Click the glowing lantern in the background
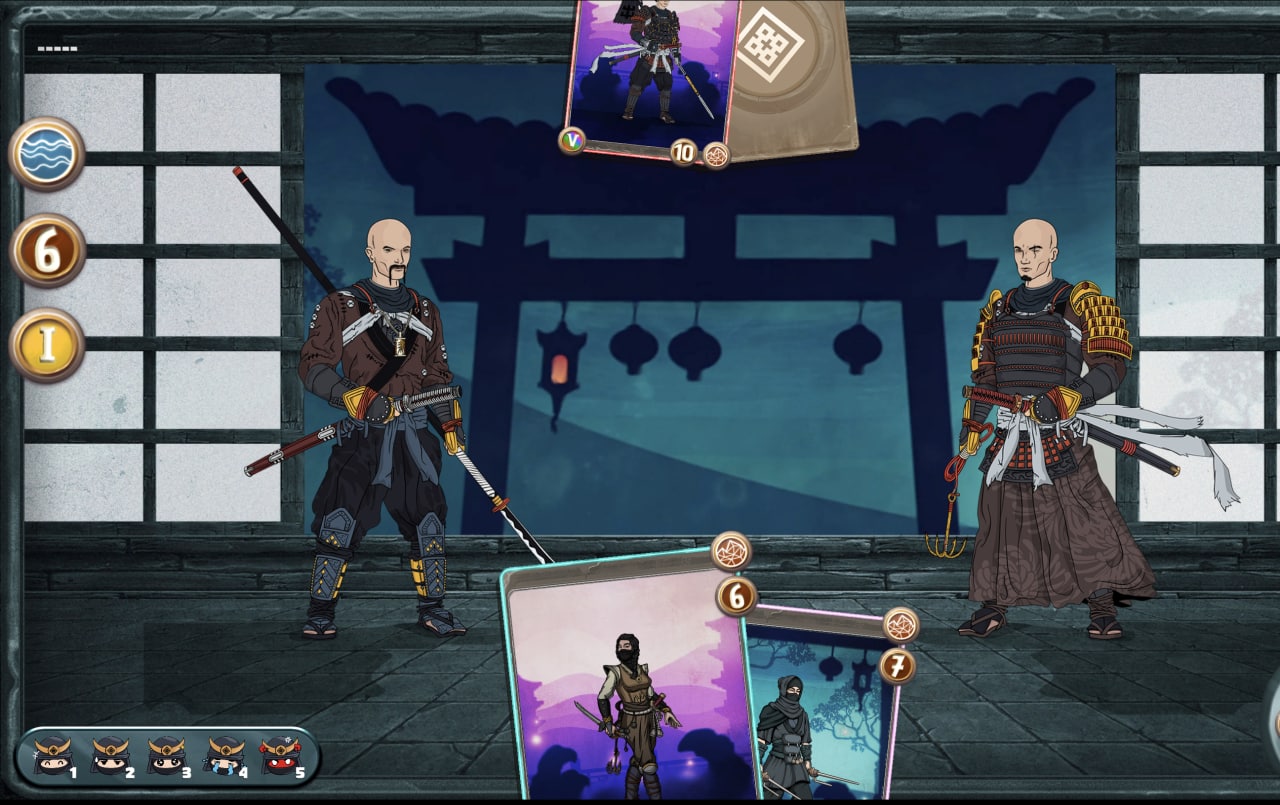The width and height of the screenshot is (1280, 805). click(560, 368)
